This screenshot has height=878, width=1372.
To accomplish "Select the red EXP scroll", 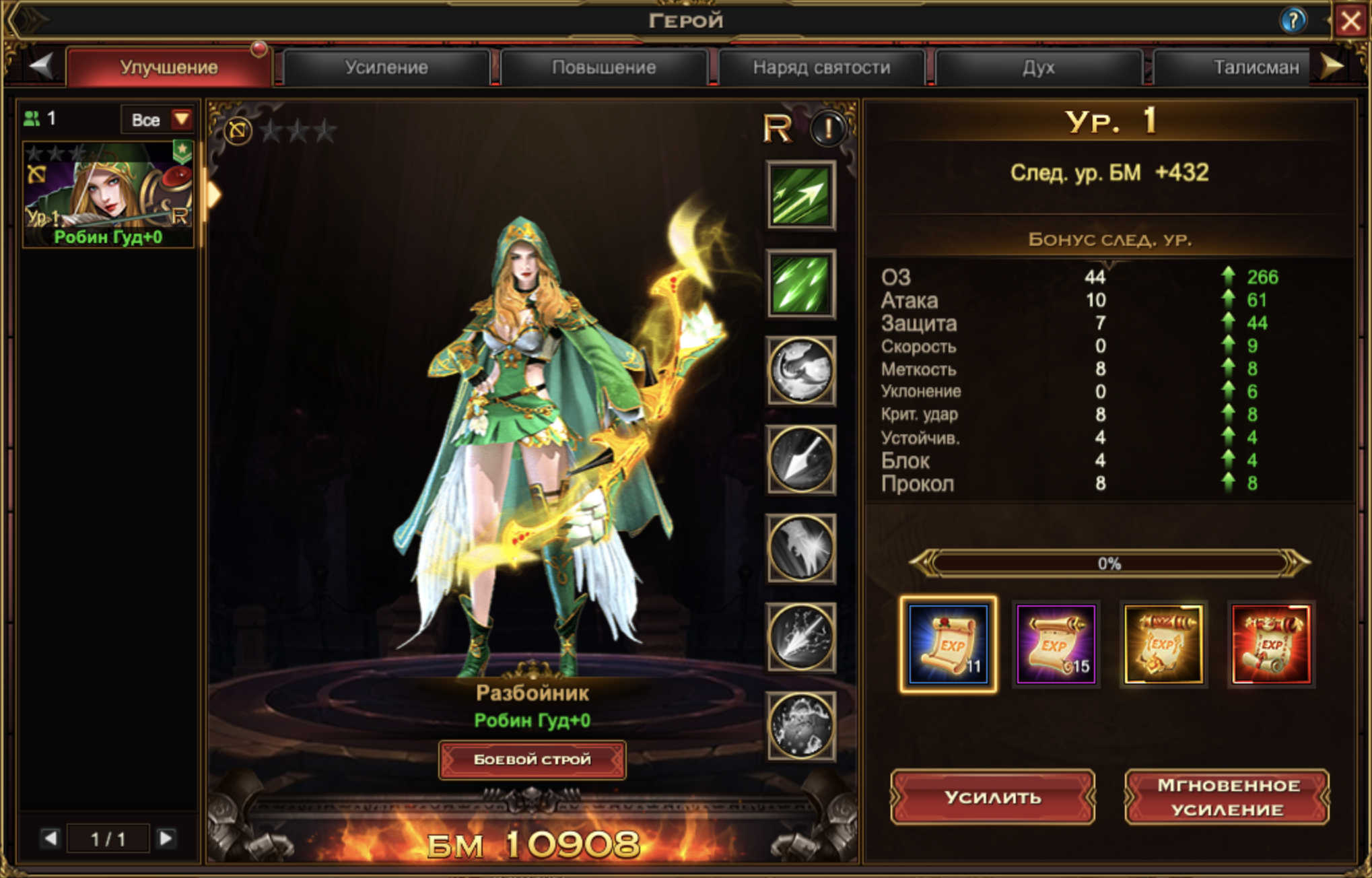I will tap(1271, 644).
